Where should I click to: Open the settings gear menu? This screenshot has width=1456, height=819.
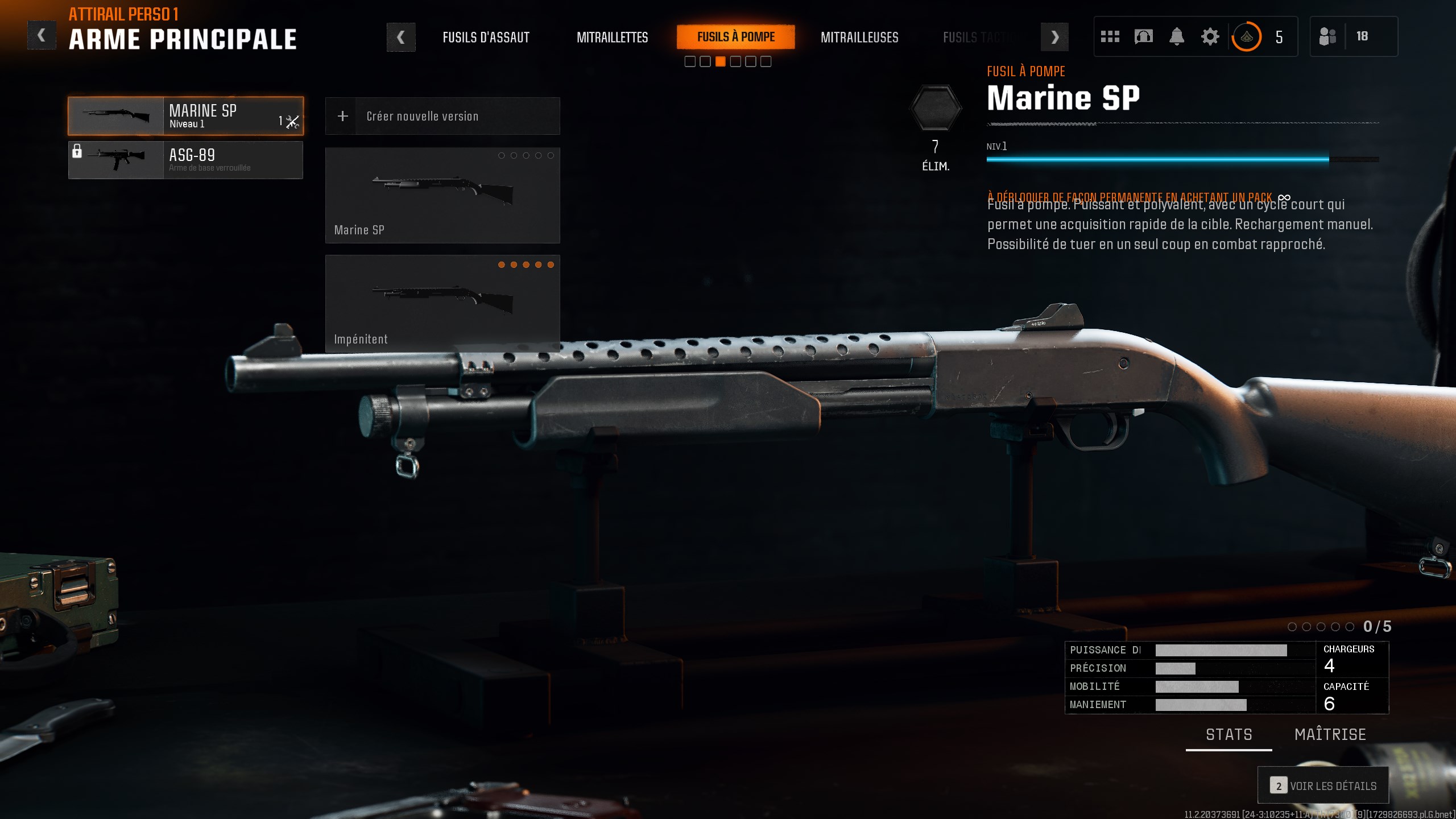(1210, 36)
